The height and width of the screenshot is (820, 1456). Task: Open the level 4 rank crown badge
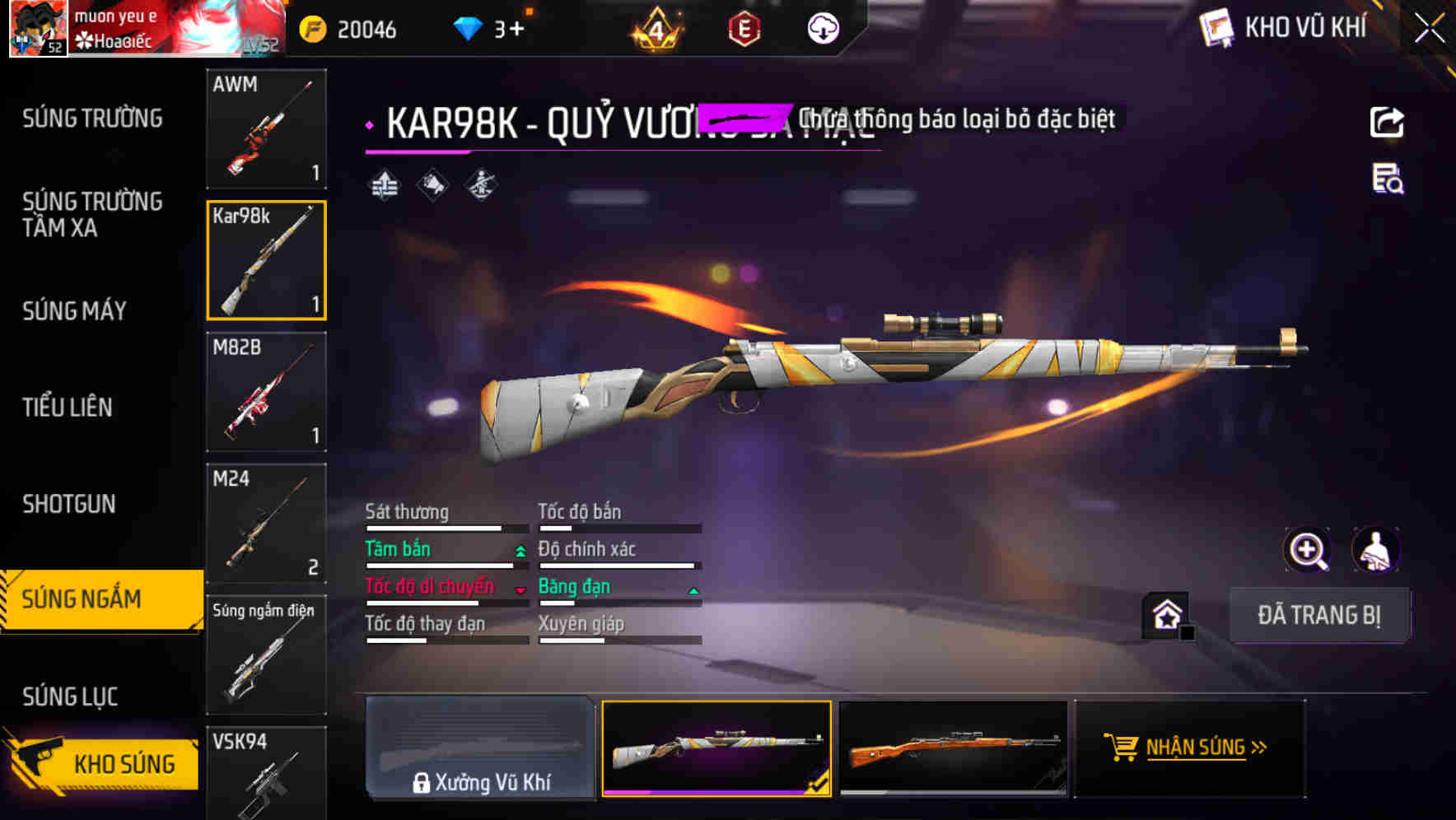[x=655, y=30]
